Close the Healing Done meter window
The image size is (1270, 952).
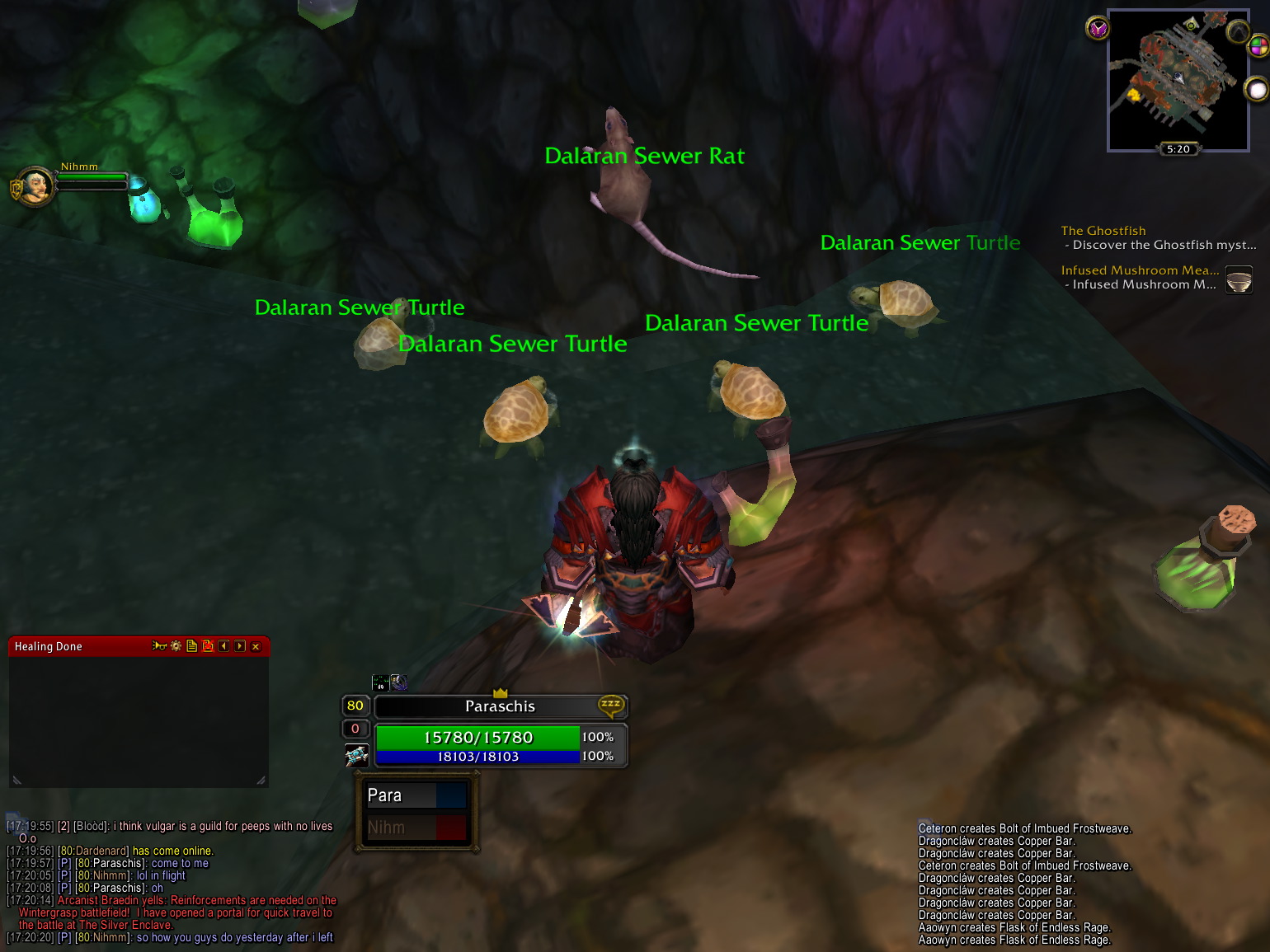(256, 646)
